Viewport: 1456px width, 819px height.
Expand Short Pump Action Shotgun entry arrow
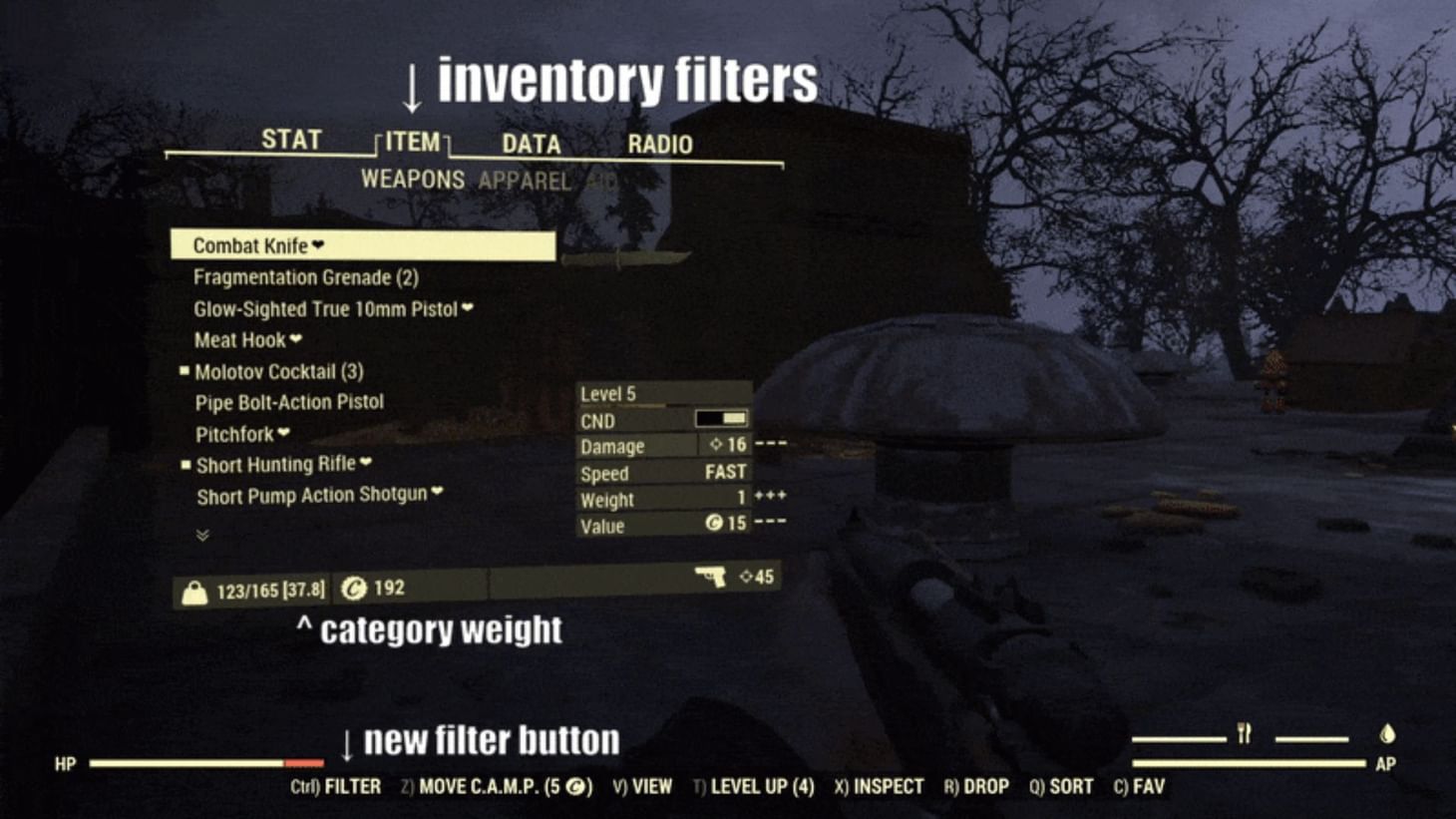click(x=438, y=494)
